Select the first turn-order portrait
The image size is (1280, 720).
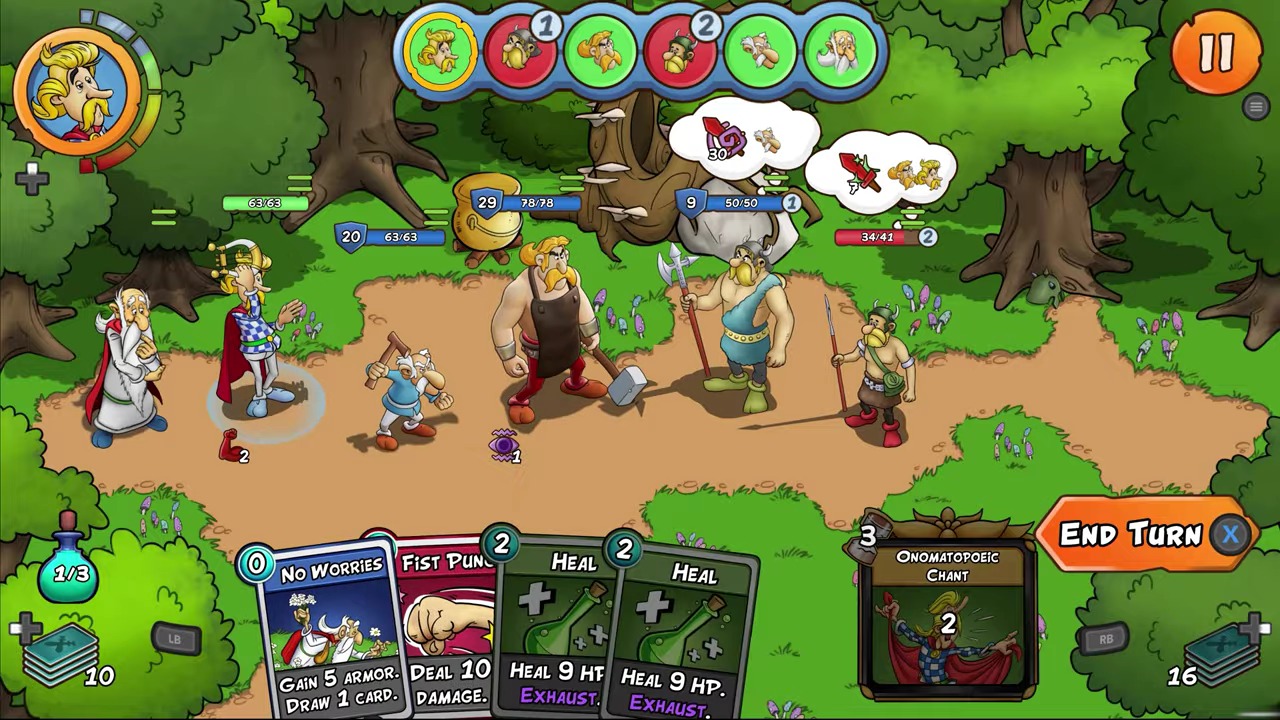(x=440, y=52)
